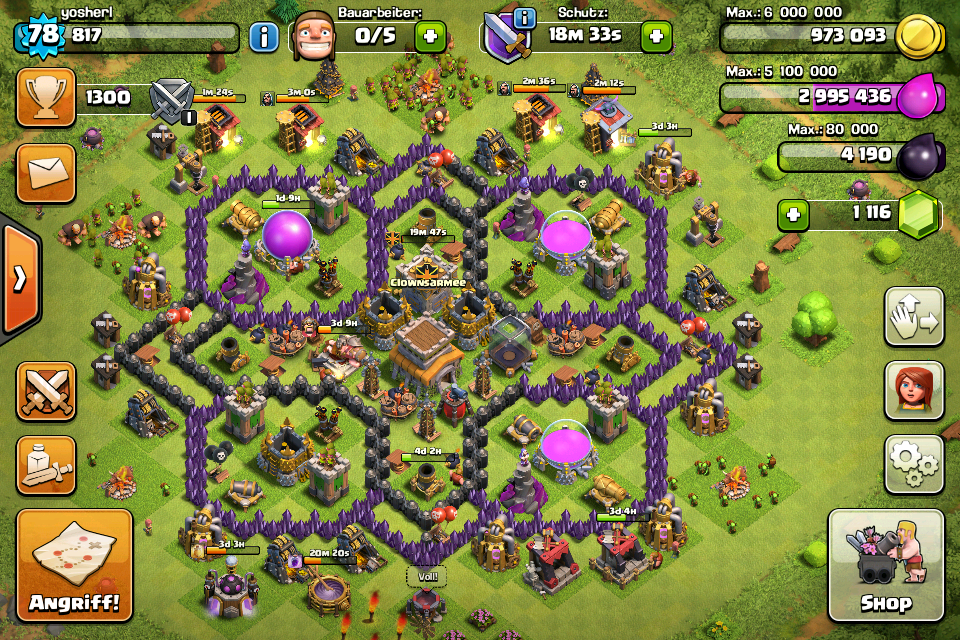Open the mailbox envelope button
Image resolution: width=960 pixels, height=640 pixels.
tap(46, 173)
